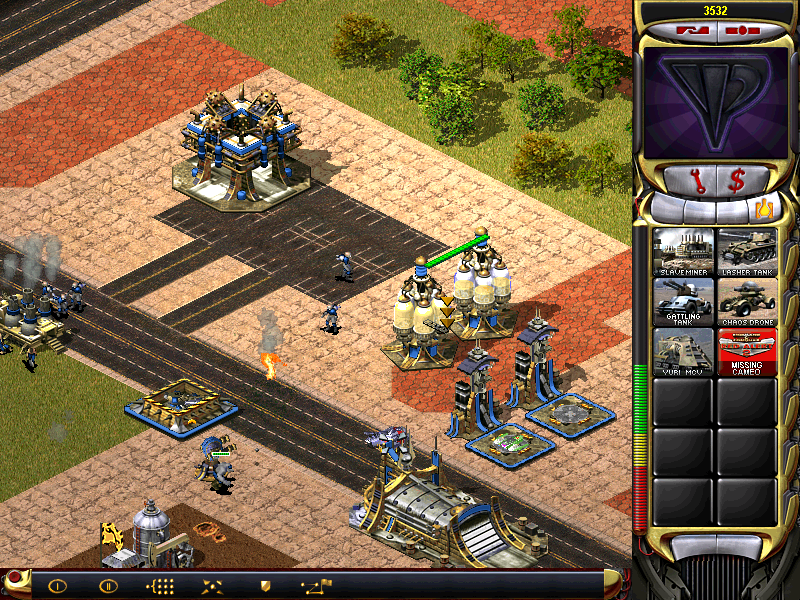This screenshot has height=600, width=800.
Task: Activate the four-arrow deploy command
Action: [x=213, y=586]
